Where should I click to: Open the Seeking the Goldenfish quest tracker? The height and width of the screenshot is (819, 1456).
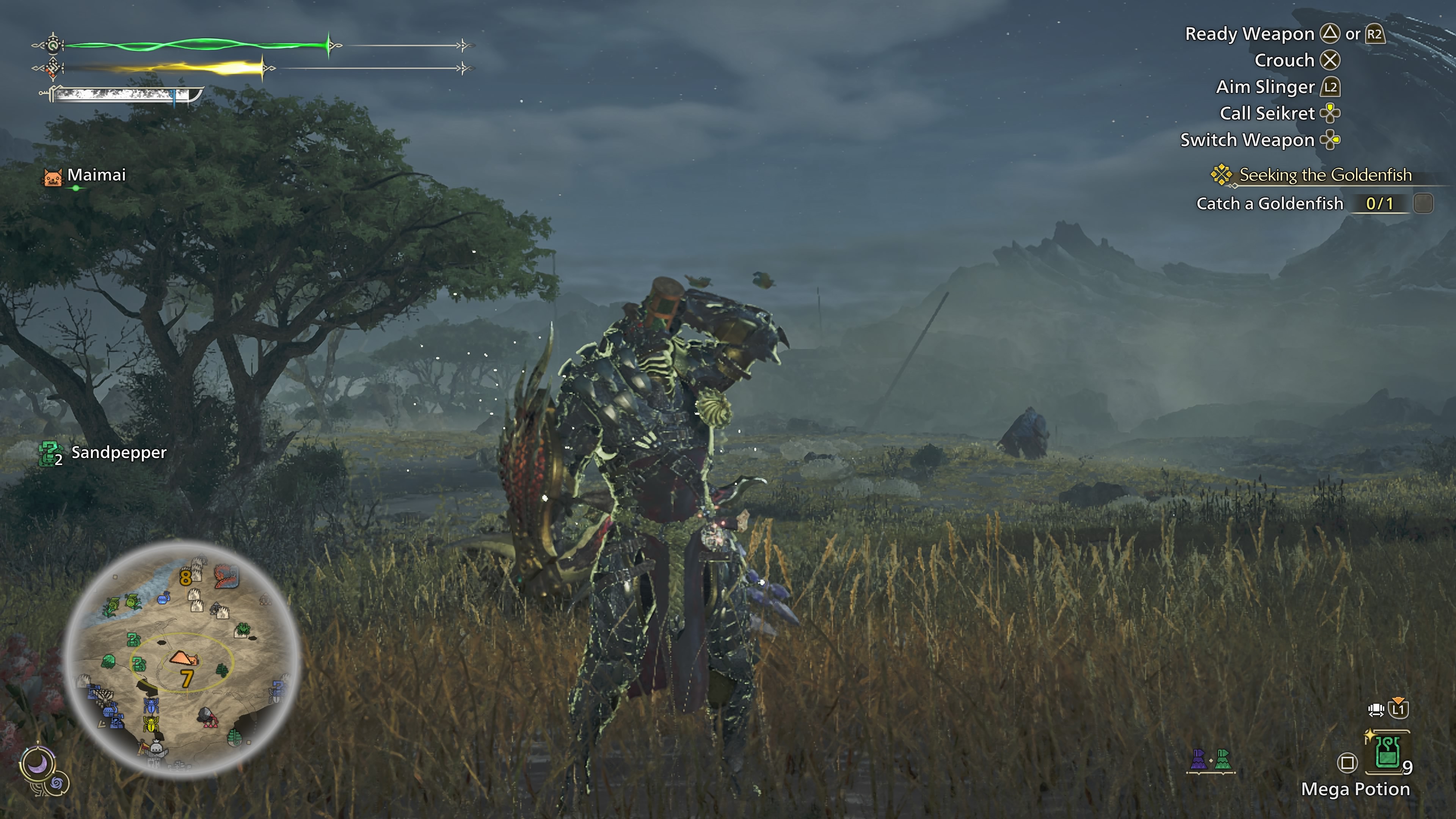tap(1324, 175)
